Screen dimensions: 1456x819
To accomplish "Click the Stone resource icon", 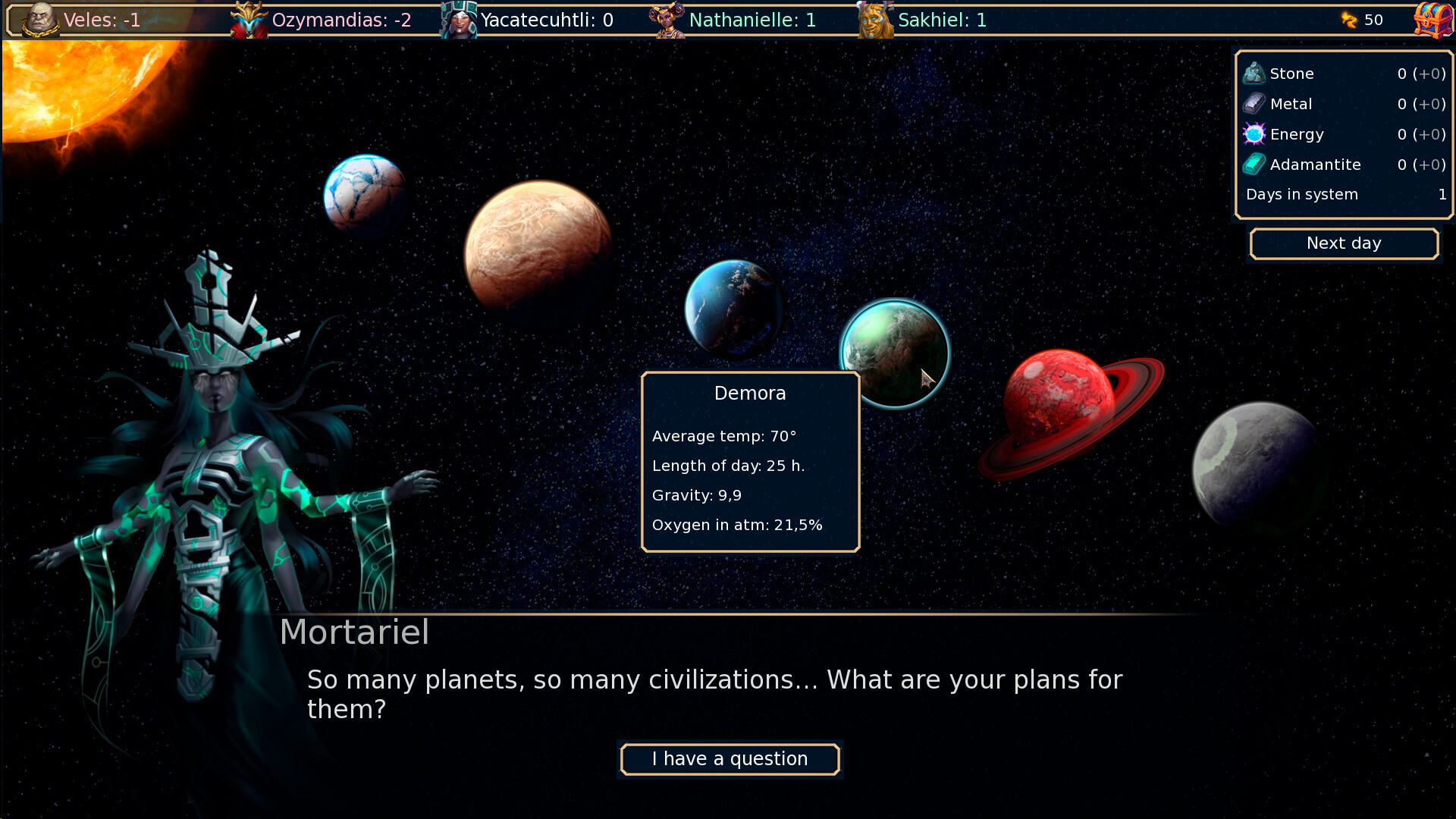I will tap(1255, 73).
